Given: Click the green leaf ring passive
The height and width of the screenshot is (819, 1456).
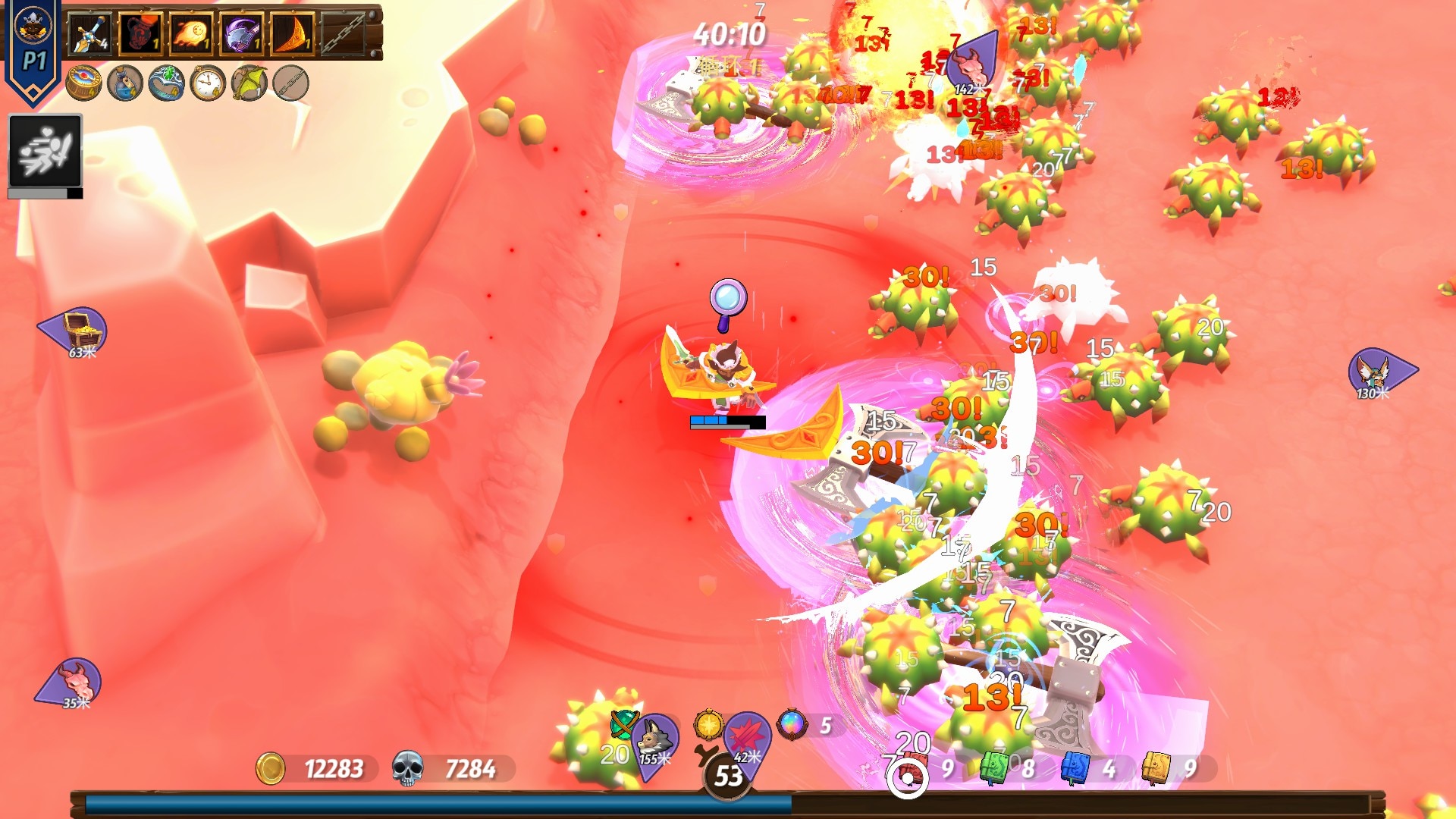Looking at the screenshot, I should pyautogui.click(x=167, y=83).
